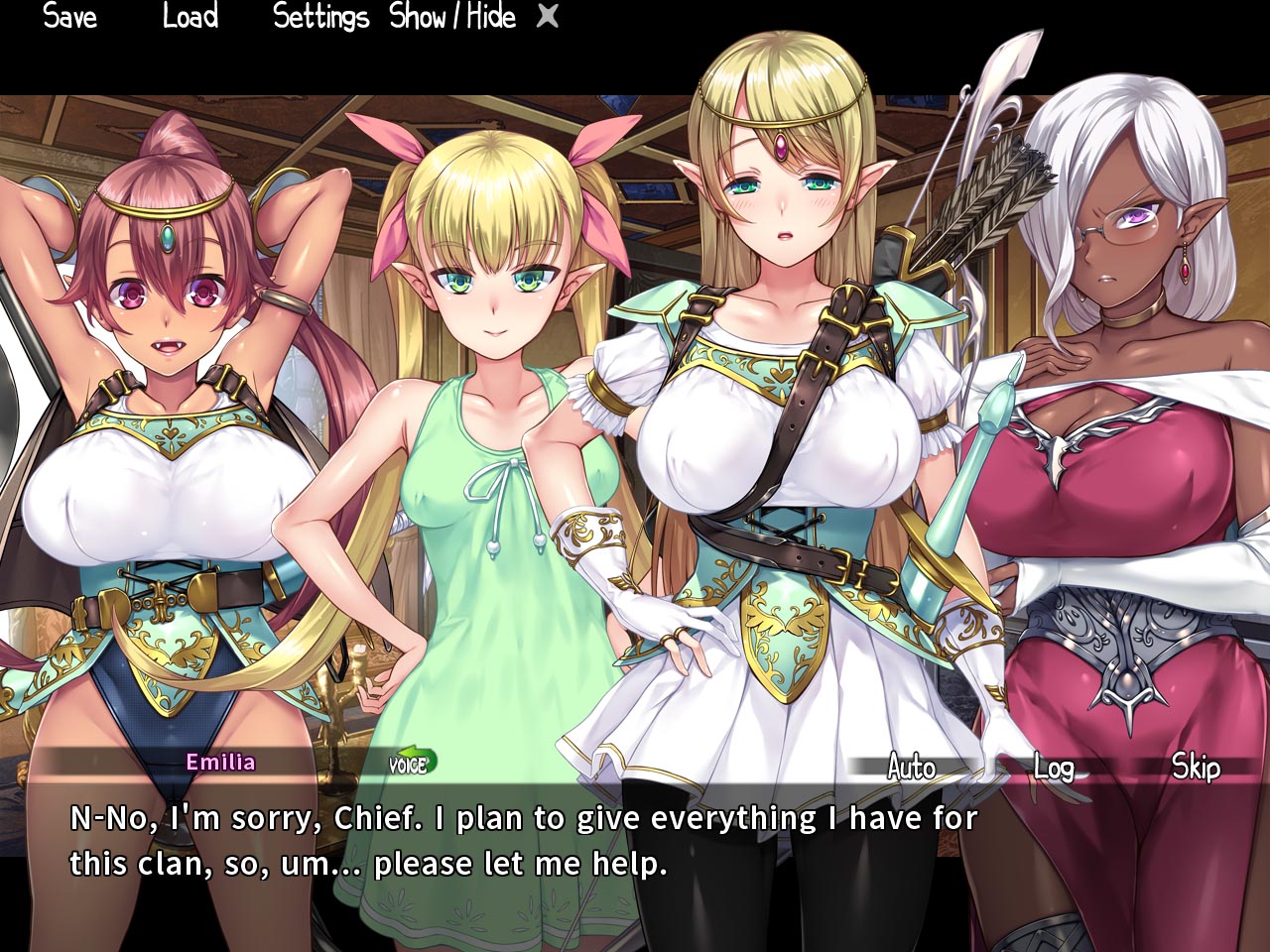The height and width of the screenshot is (952, 1270).
Task: Open the dialogue Log
Action: point(1053,767)
